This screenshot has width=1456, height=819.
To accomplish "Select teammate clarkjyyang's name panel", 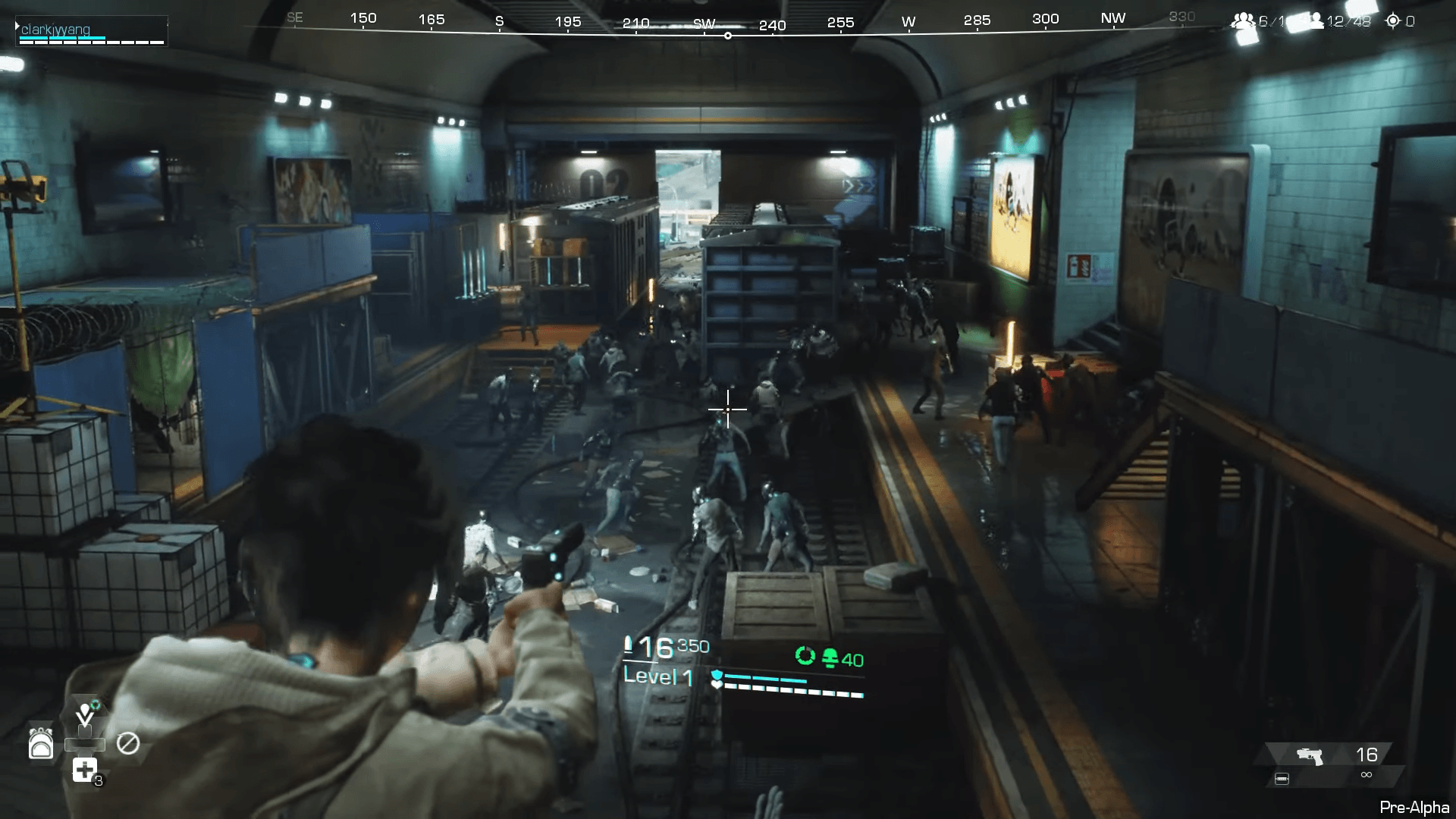I will point(91,31).
